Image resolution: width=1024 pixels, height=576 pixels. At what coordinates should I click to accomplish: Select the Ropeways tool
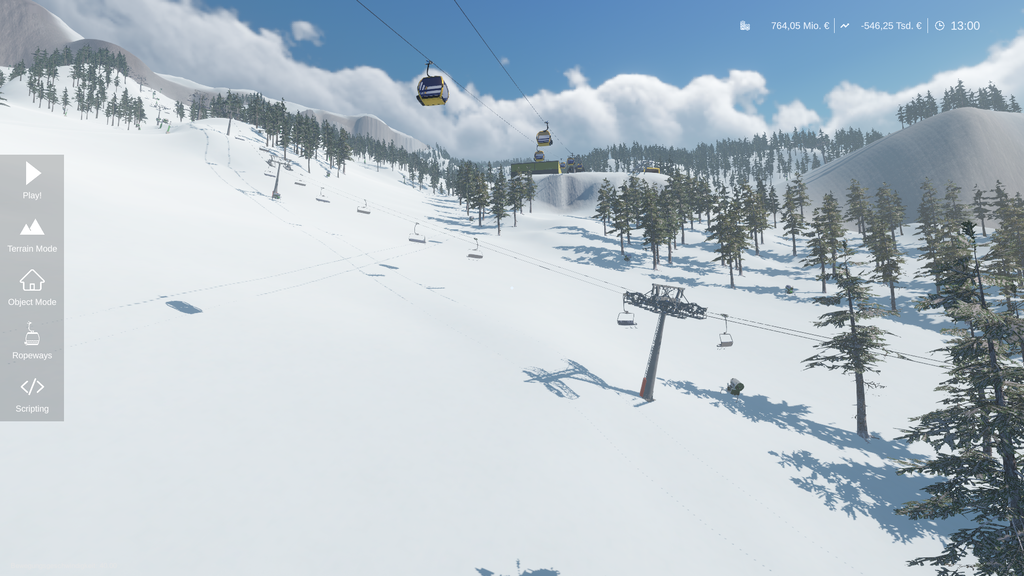point(32,341)
